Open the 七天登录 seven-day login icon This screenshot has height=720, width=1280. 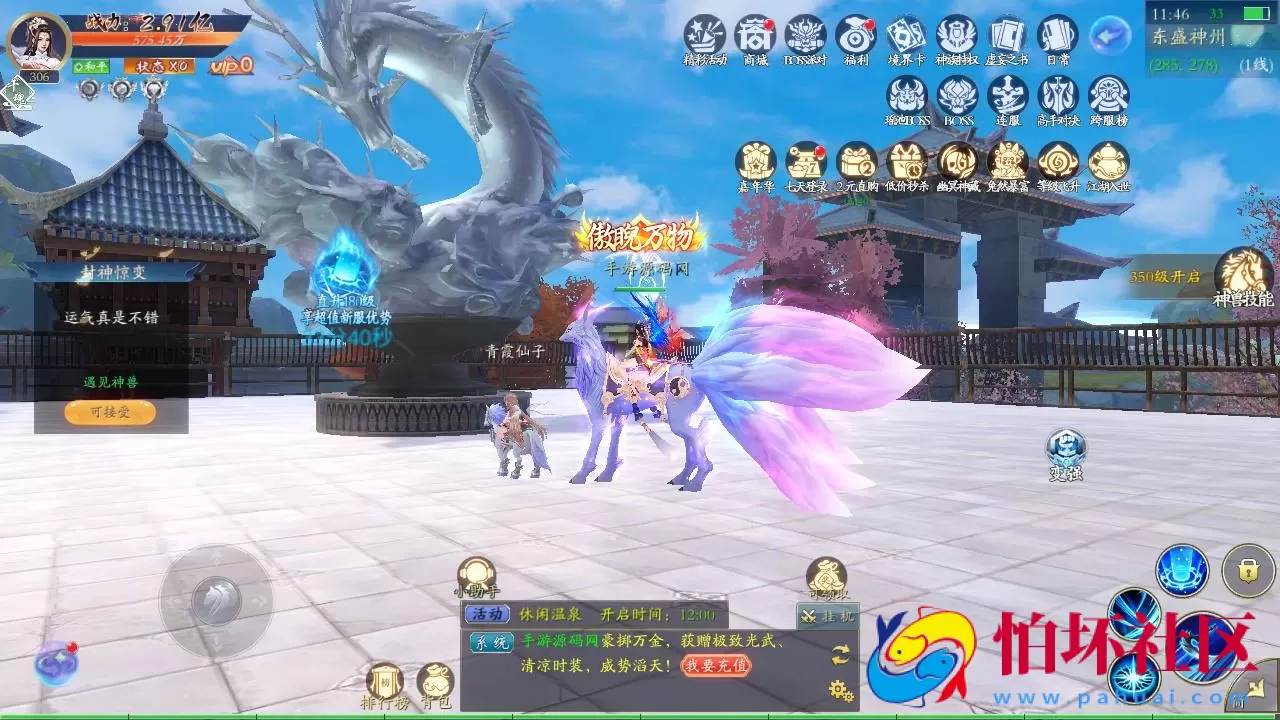coord(807,163)
